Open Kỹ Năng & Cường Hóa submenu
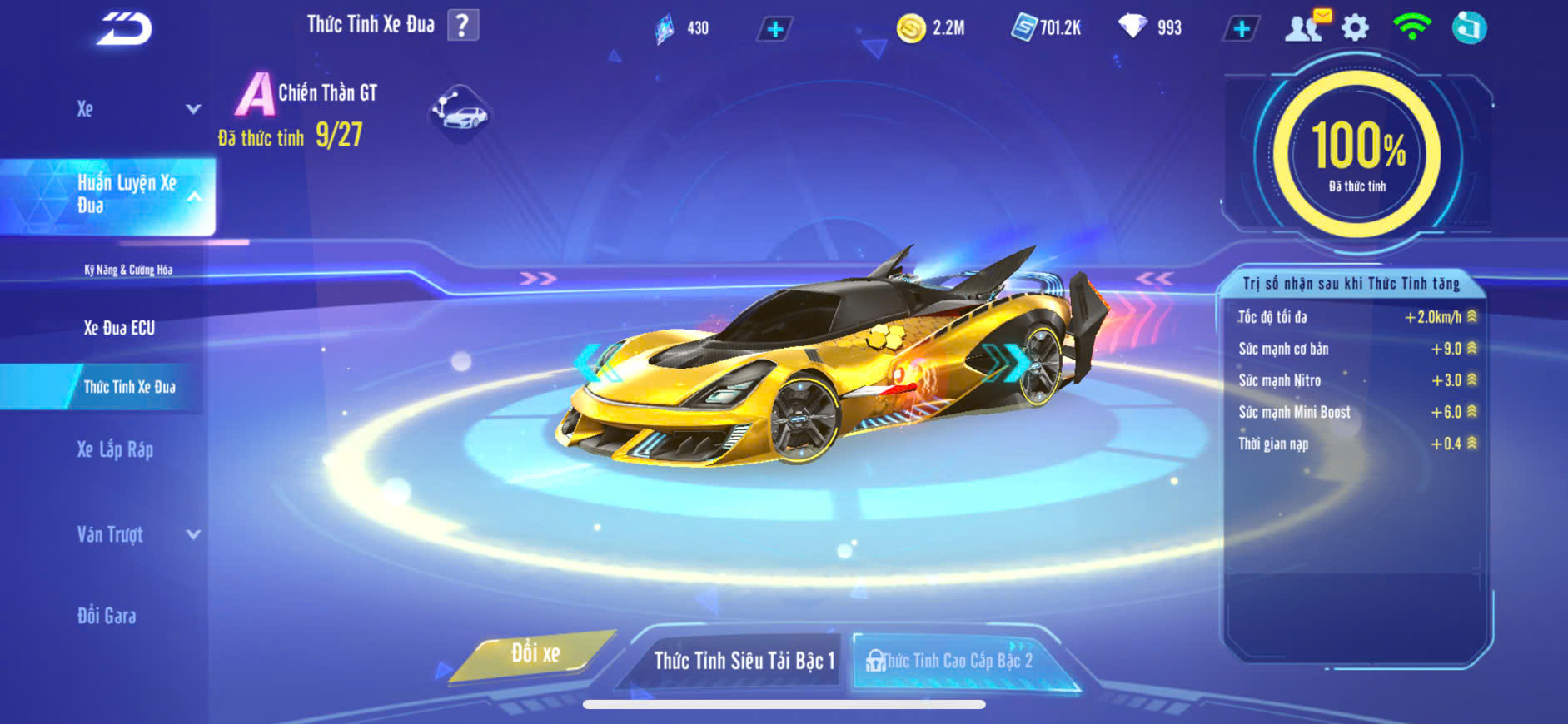This screenshot has width=1568, height=724. coord(128,270)
